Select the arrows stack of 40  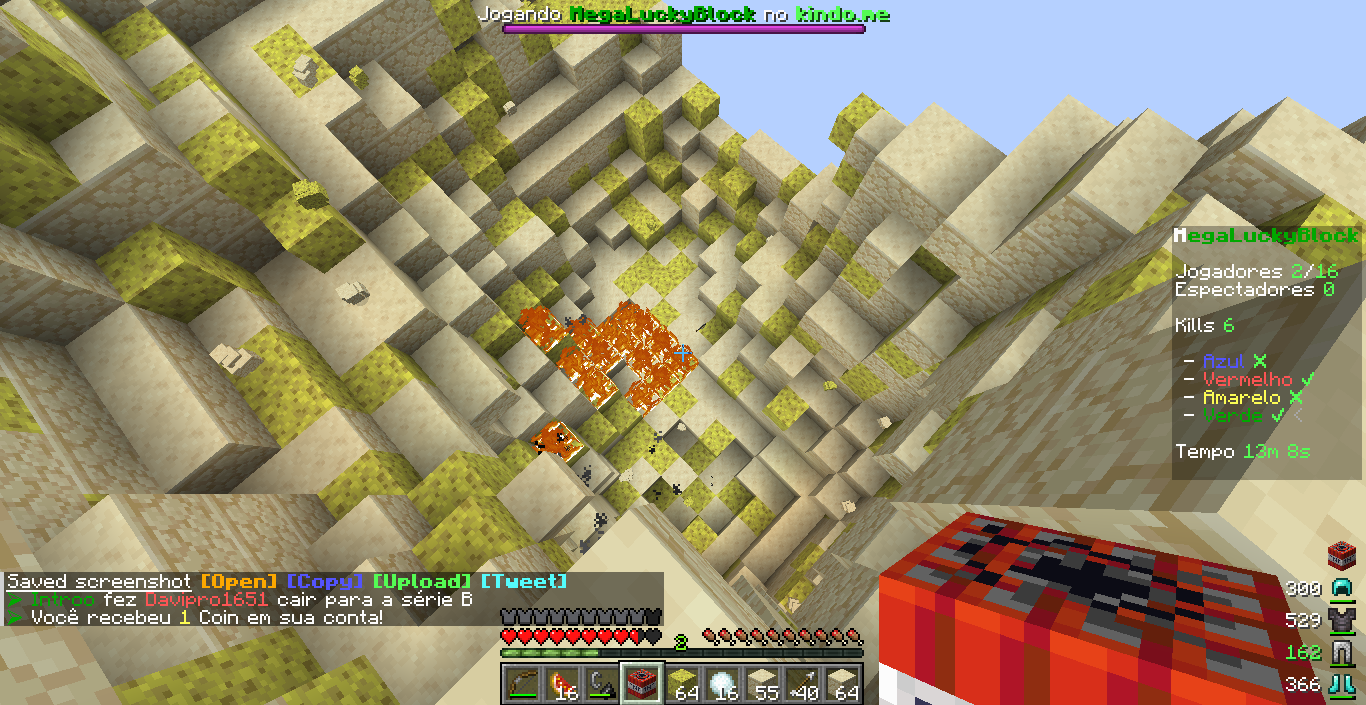801,684
